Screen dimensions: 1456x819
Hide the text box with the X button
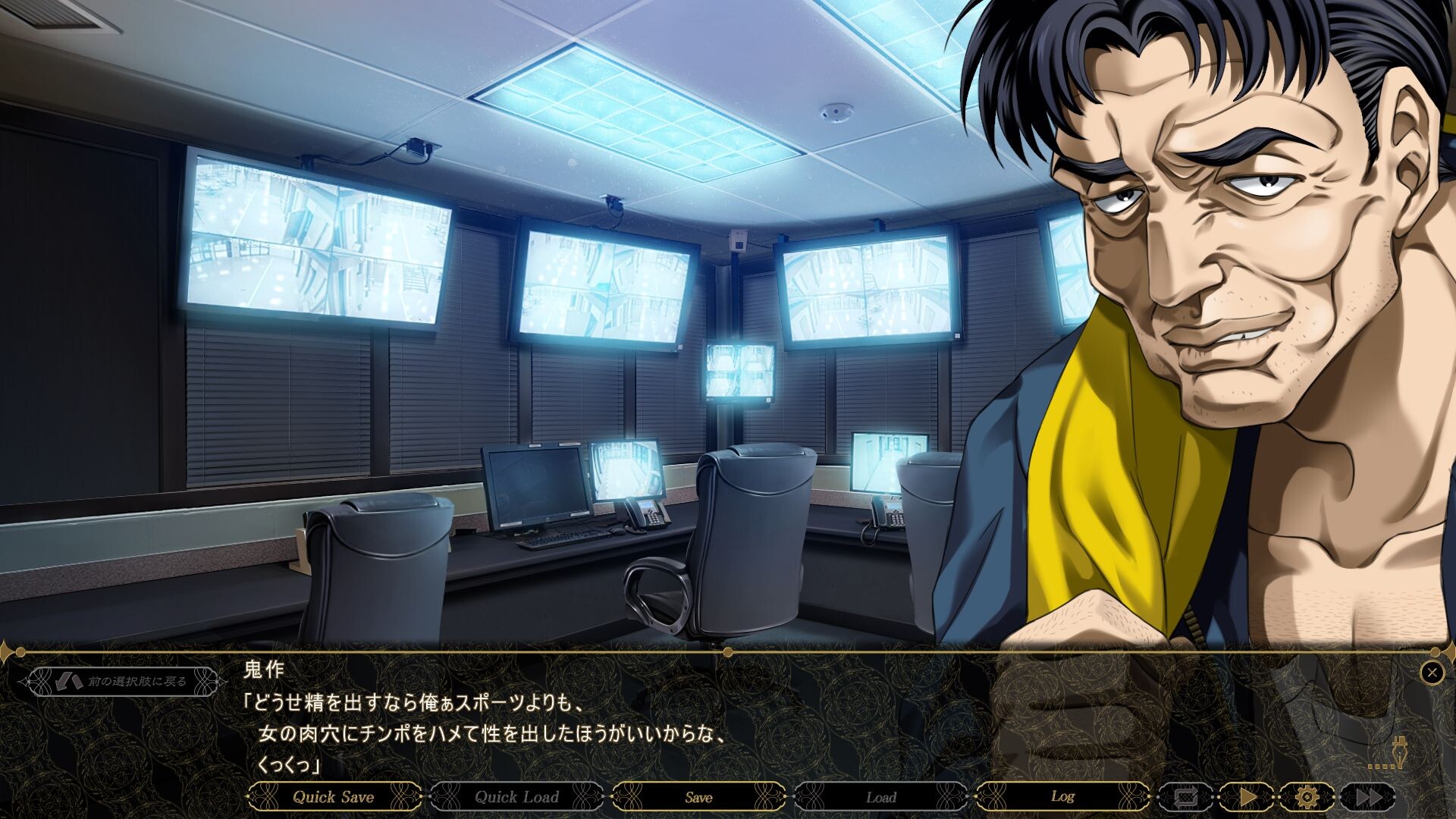coord(1432,673)
